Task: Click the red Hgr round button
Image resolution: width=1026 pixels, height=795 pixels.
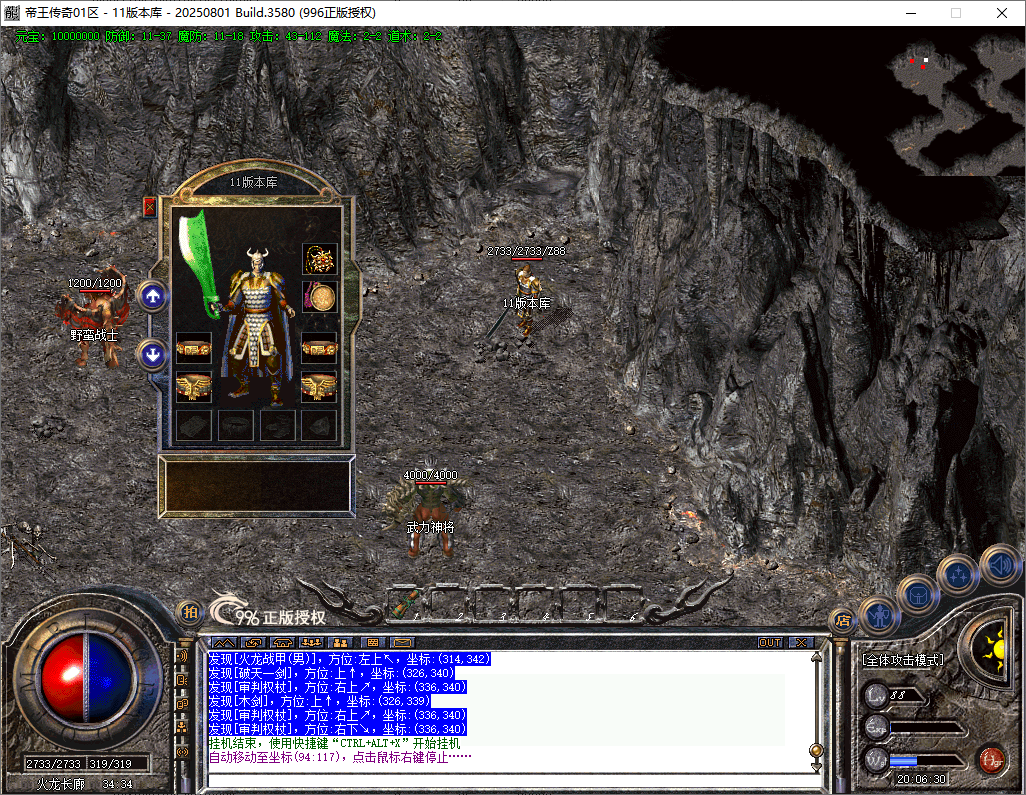Action: click(x=990, y=758)
